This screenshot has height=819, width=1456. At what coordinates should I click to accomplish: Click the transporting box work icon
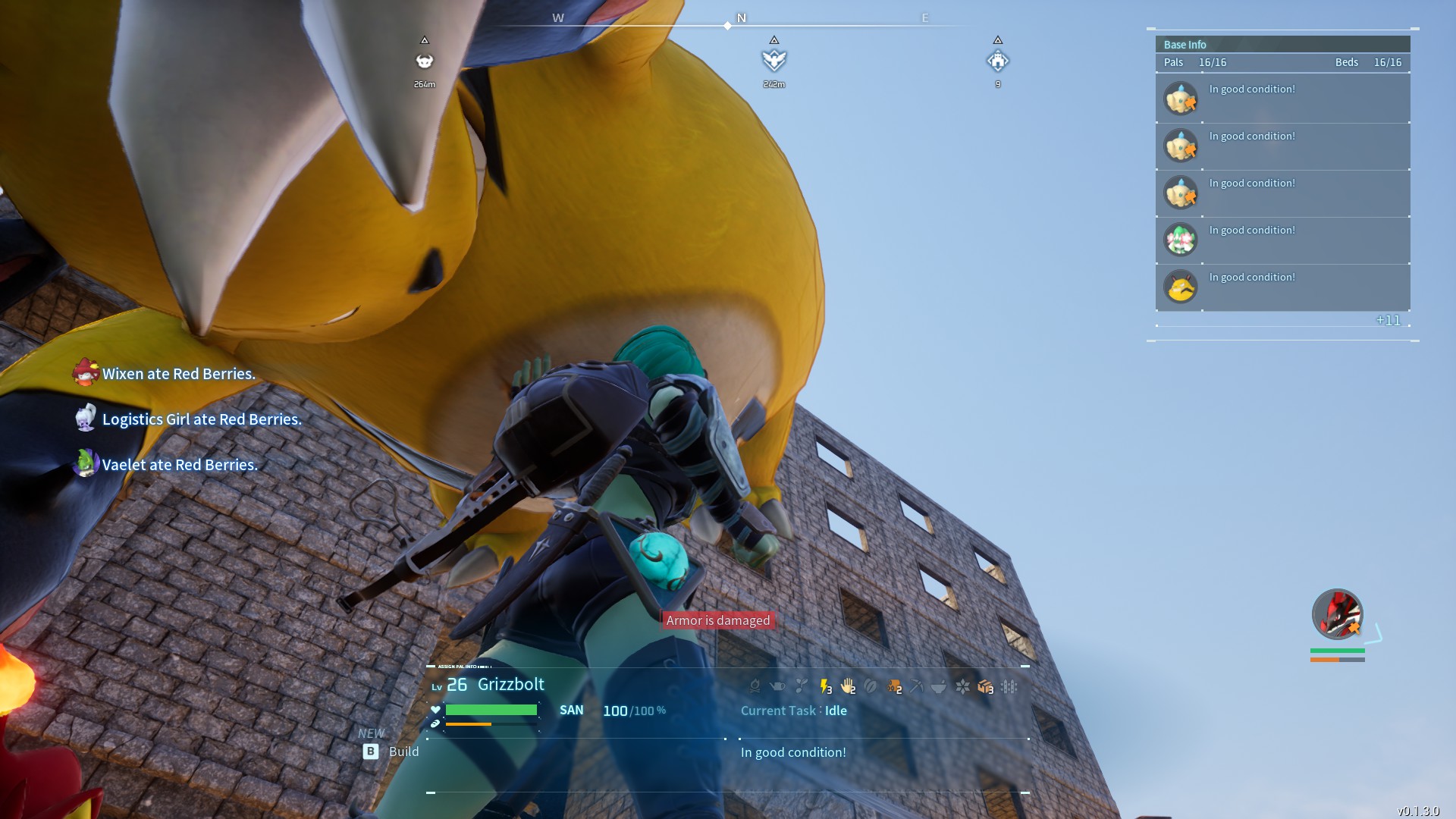[x=985, y=686]
